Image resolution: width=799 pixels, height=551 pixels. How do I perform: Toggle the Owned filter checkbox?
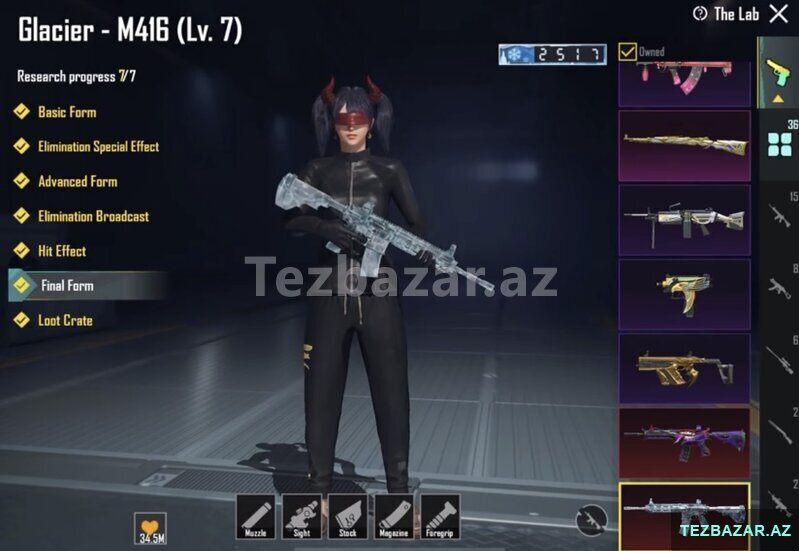click(627, 51)
